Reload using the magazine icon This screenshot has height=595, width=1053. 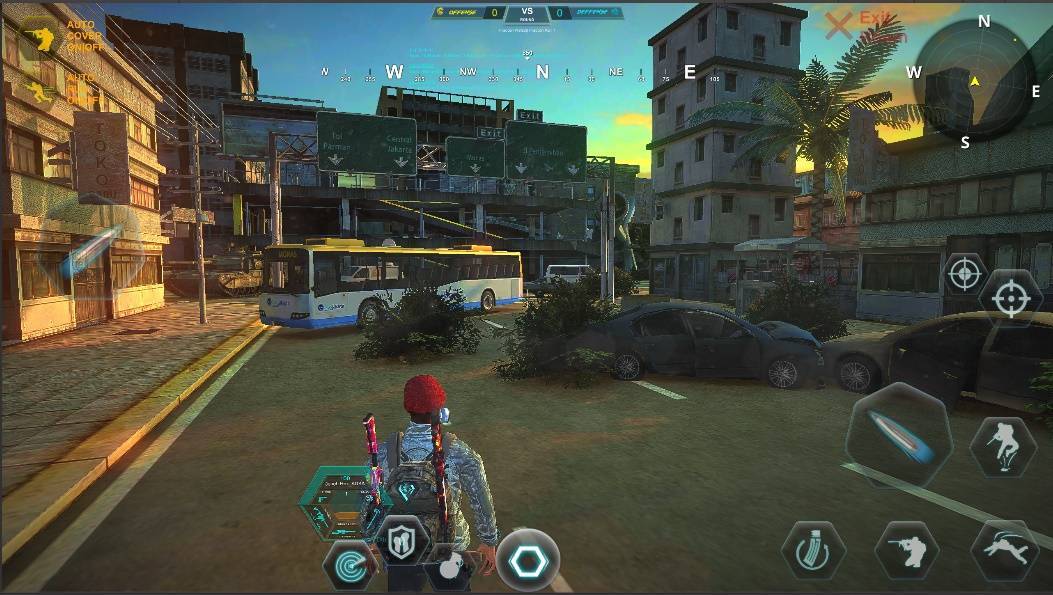[813, 550]
